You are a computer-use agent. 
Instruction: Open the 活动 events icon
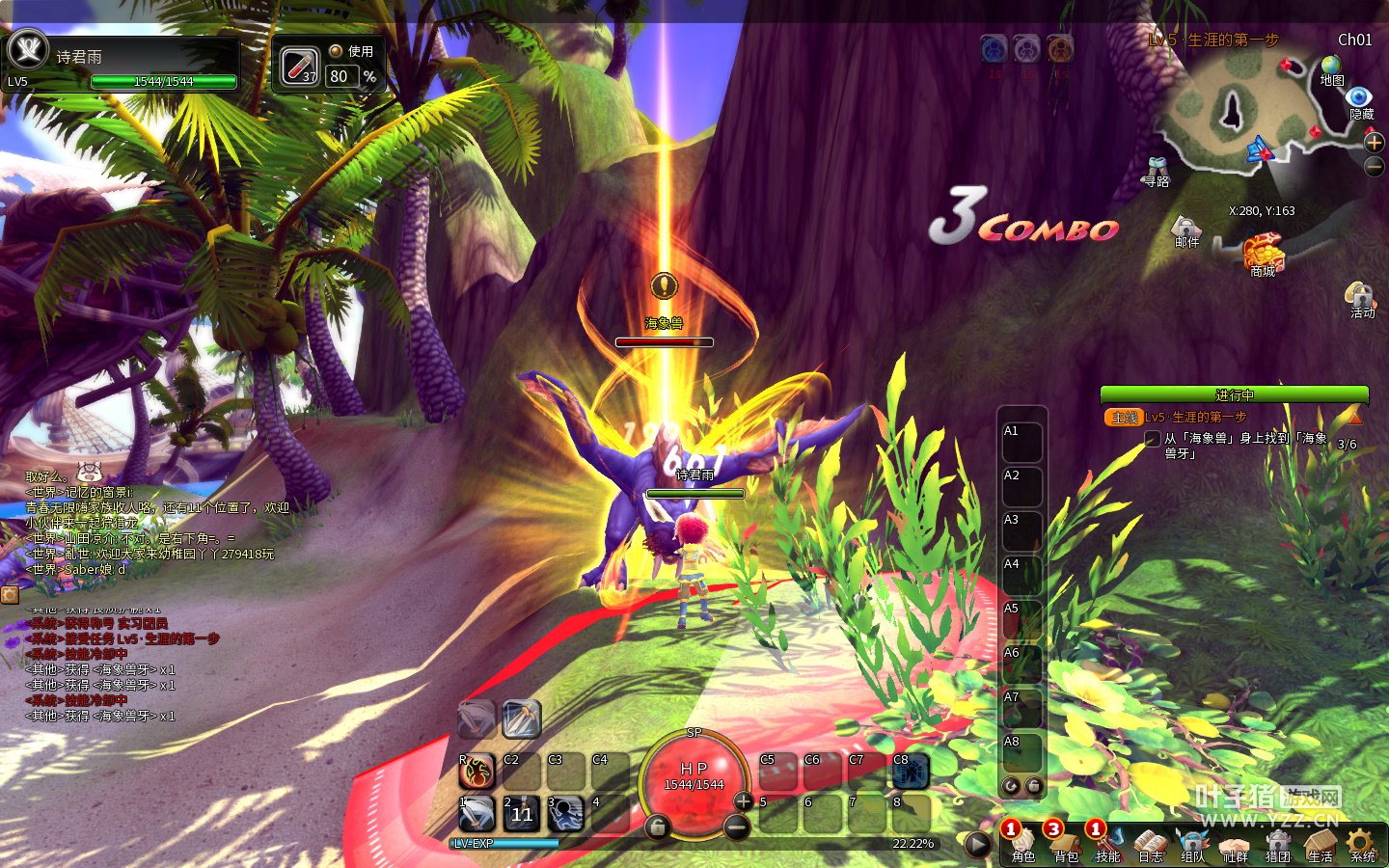point(1360,295)
